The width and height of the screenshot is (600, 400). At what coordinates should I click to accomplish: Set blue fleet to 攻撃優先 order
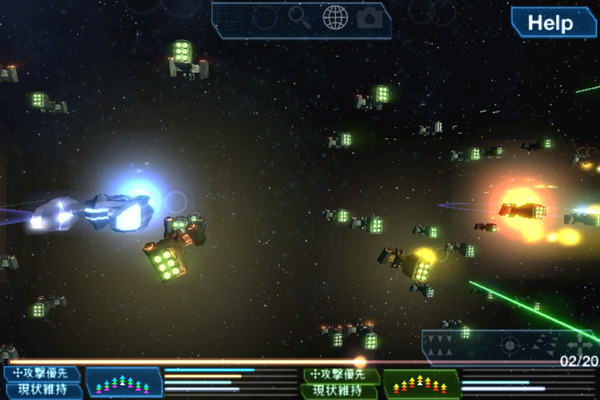click(x=41, y=374)
